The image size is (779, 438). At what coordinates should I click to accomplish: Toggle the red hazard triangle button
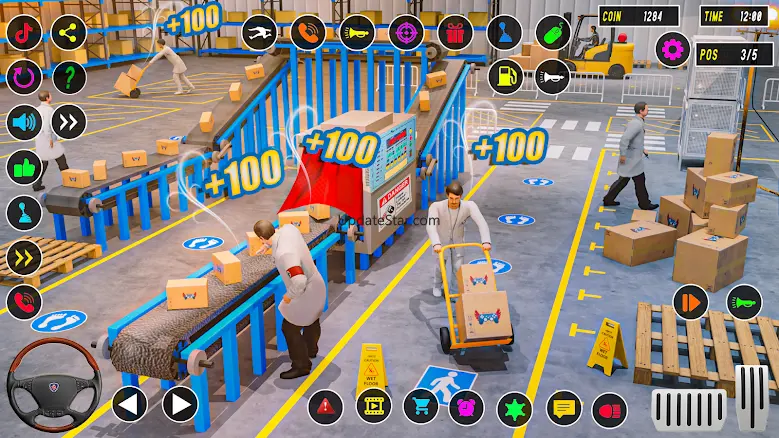point(325,407)
